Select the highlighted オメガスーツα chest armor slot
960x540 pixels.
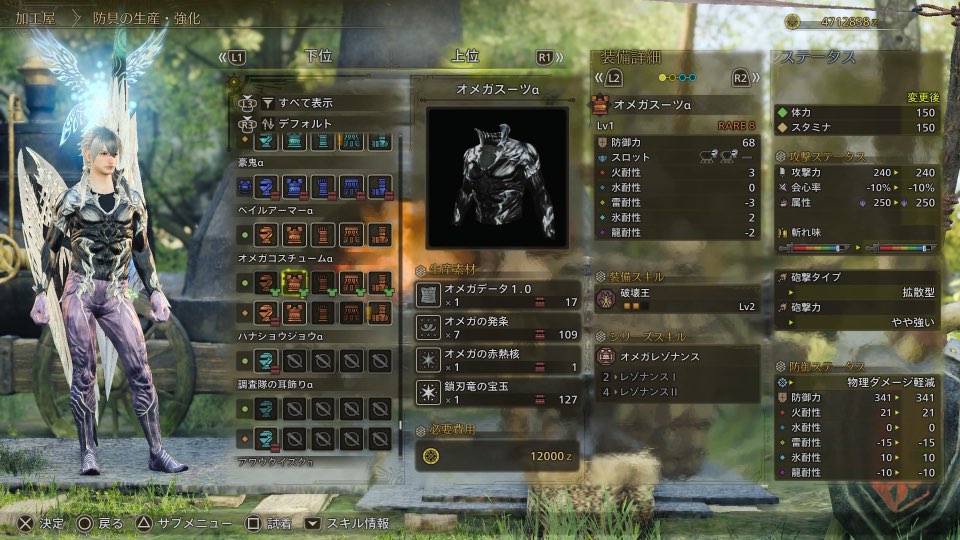[294, 283]
